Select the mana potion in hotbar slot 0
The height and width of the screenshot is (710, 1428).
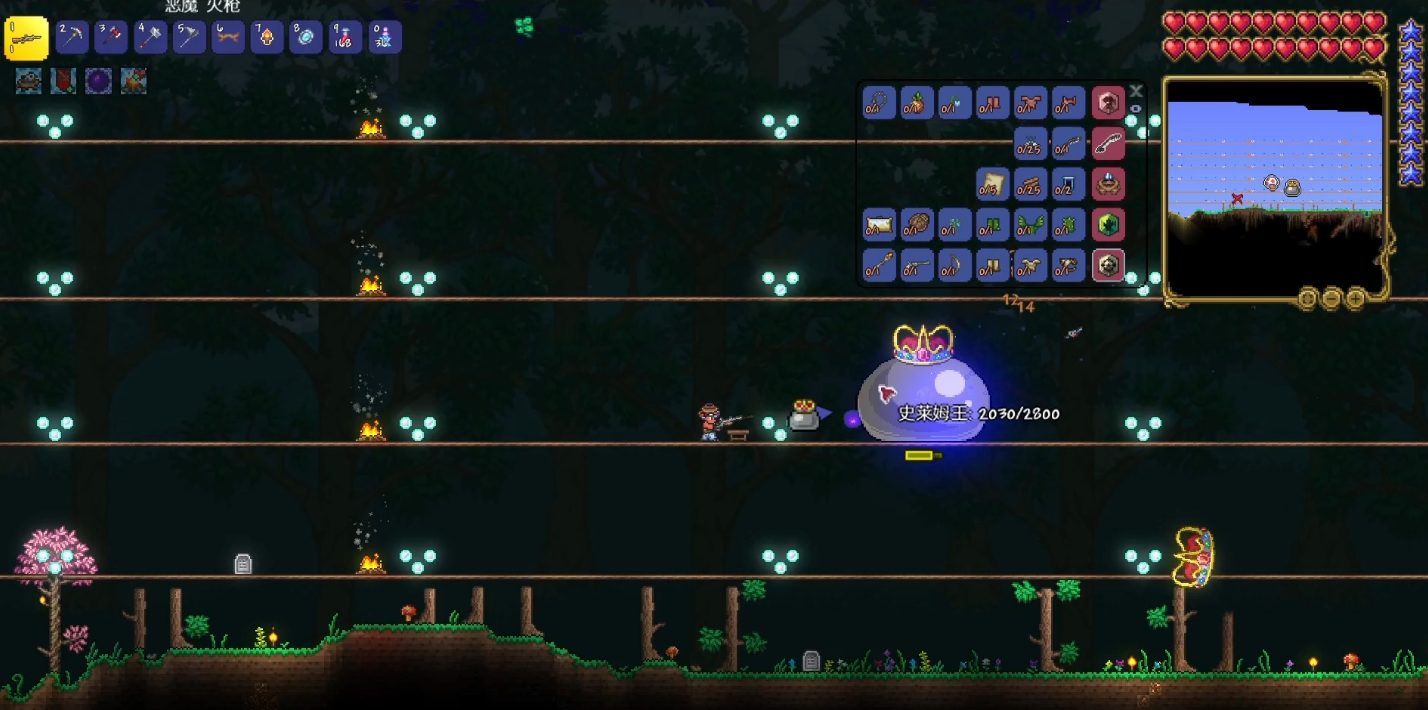(385, 38)
